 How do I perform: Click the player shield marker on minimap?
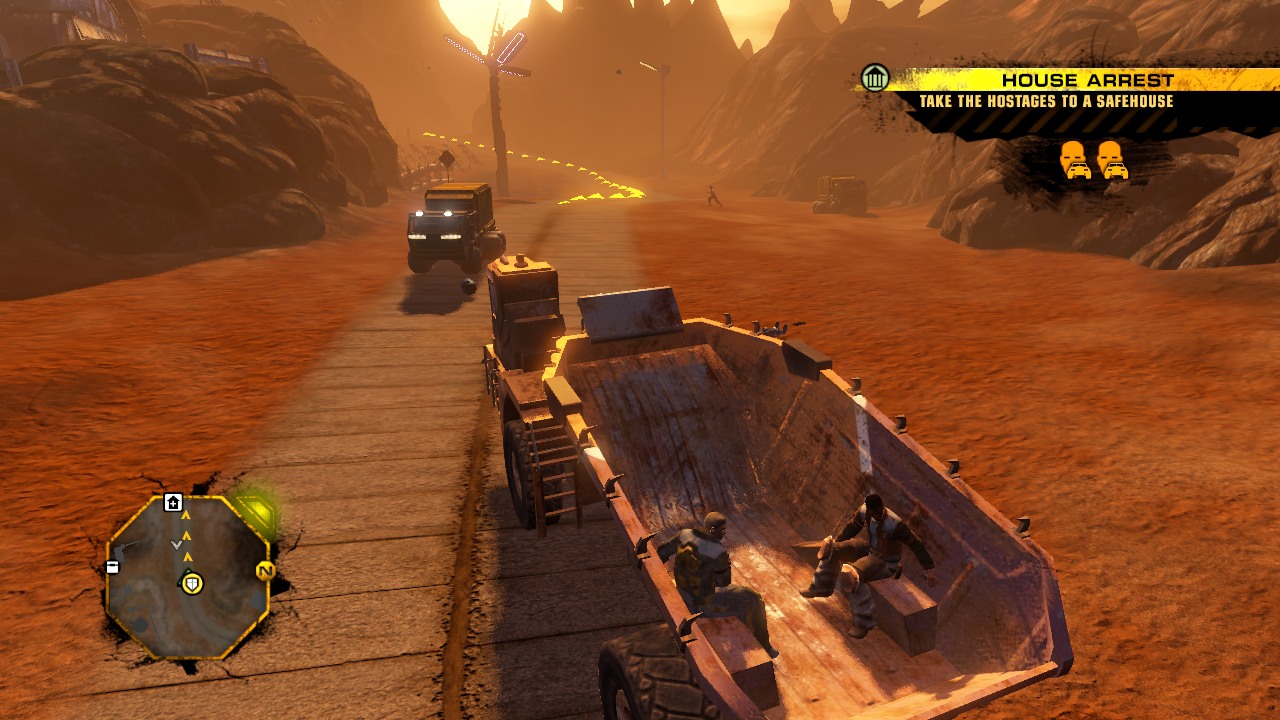click(191, 582)
